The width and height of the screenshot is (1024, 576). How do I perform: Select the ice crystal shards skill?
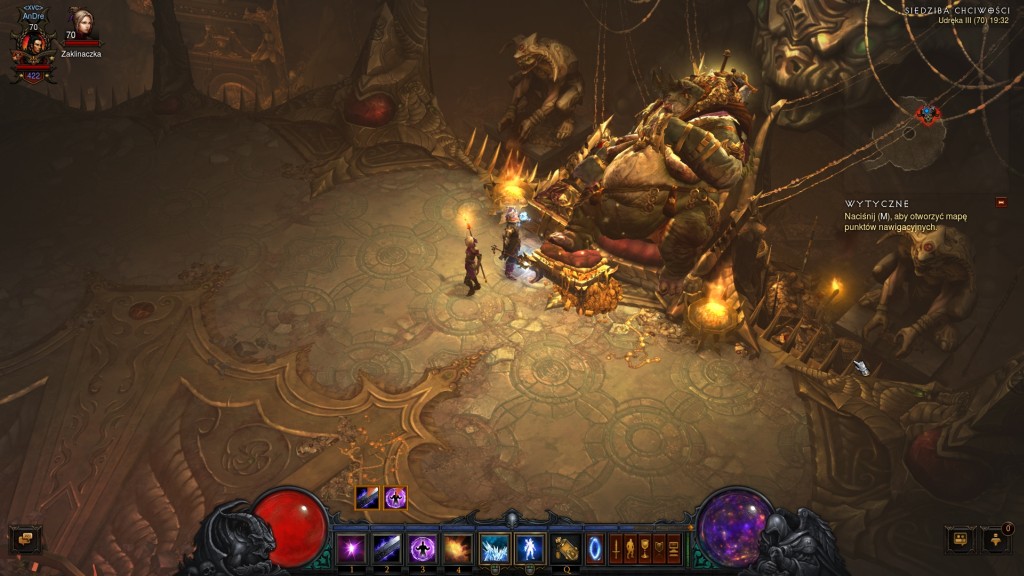(x=494, y=548)
